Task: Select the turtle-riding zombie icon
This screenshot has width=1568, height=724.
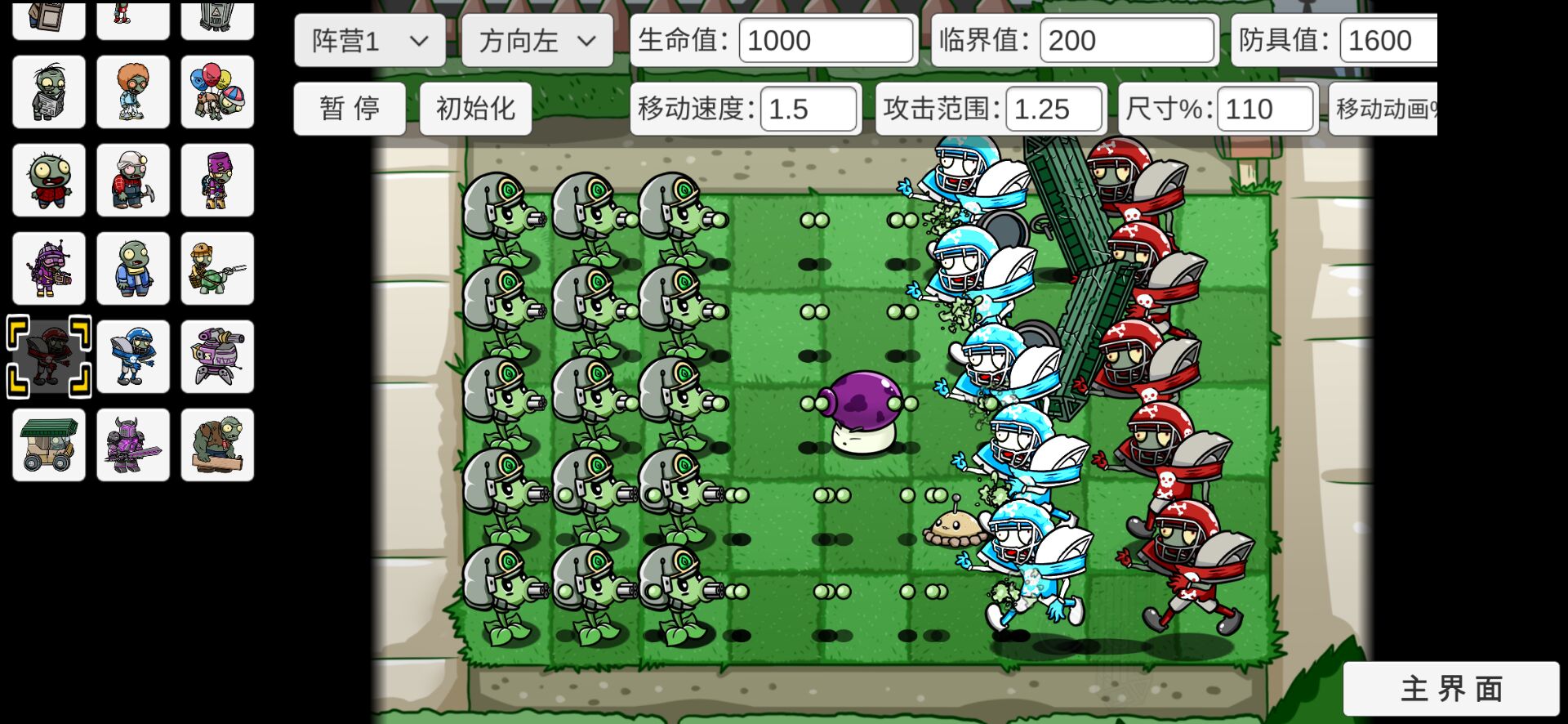Action: (217, 267)
